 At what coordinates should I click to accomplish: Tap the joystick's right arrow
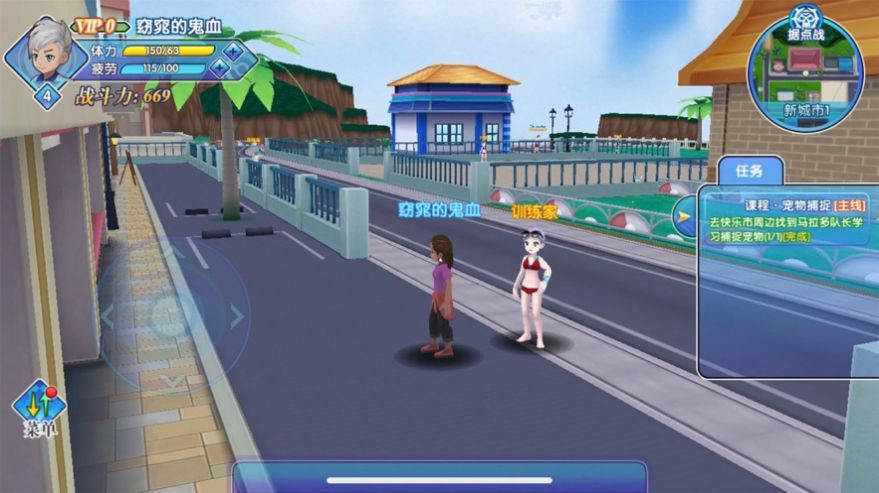point(237,316)
